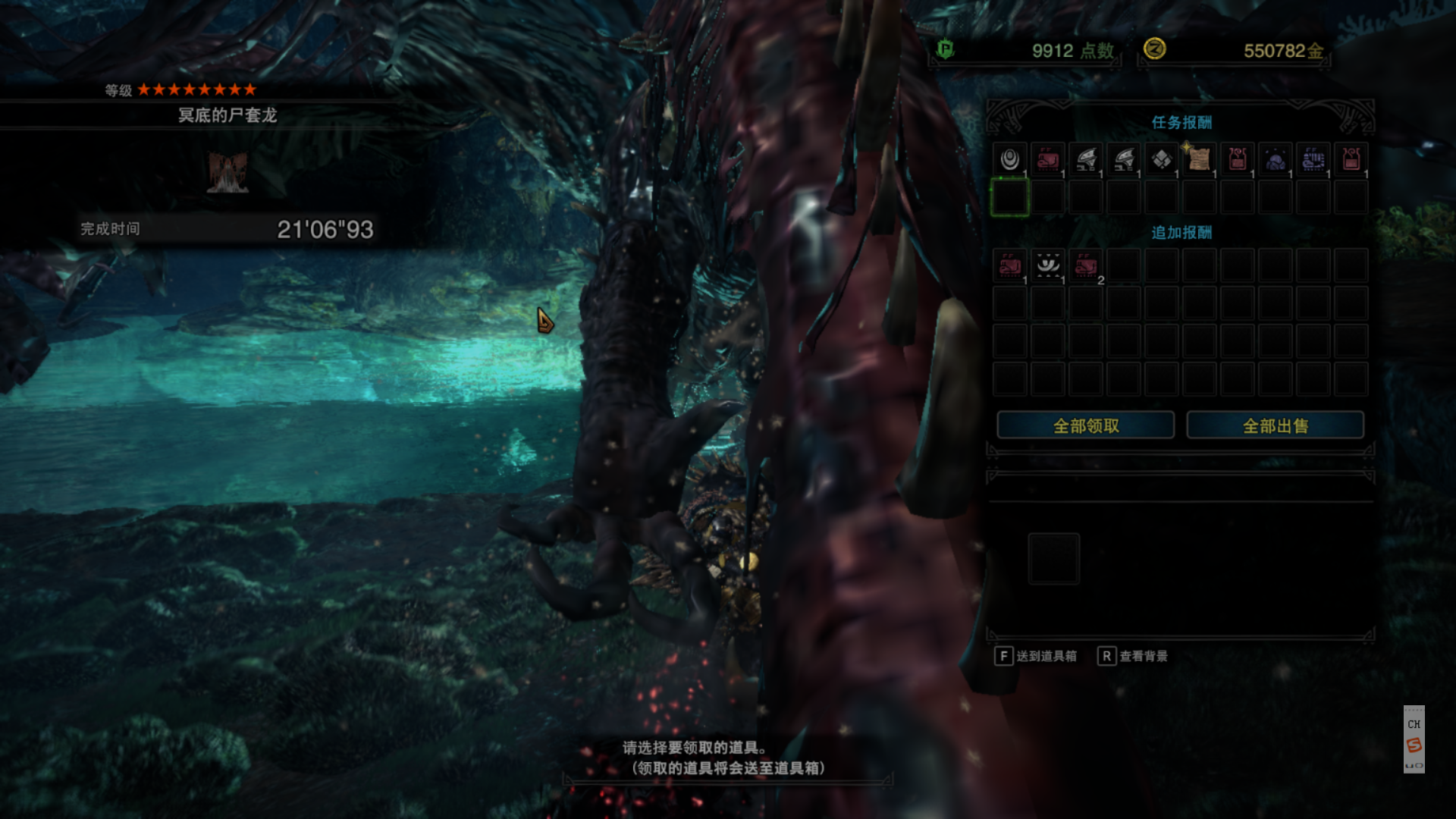
Task: Sell all rewards with 全部出售
Action: [x=1275, y=425]
